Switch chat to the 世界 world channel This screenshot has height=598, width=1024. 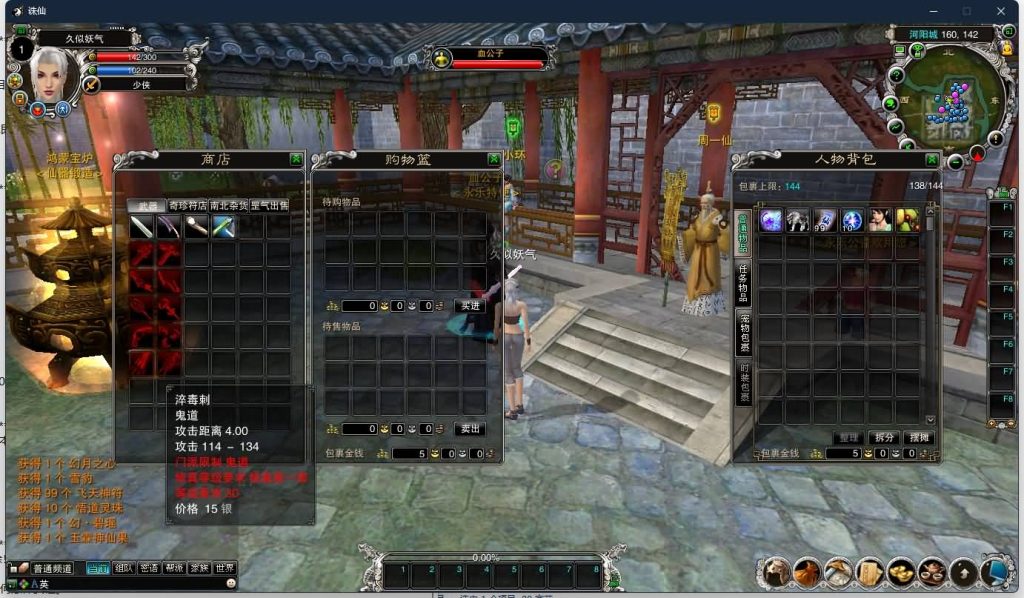(x=225, y=568)
